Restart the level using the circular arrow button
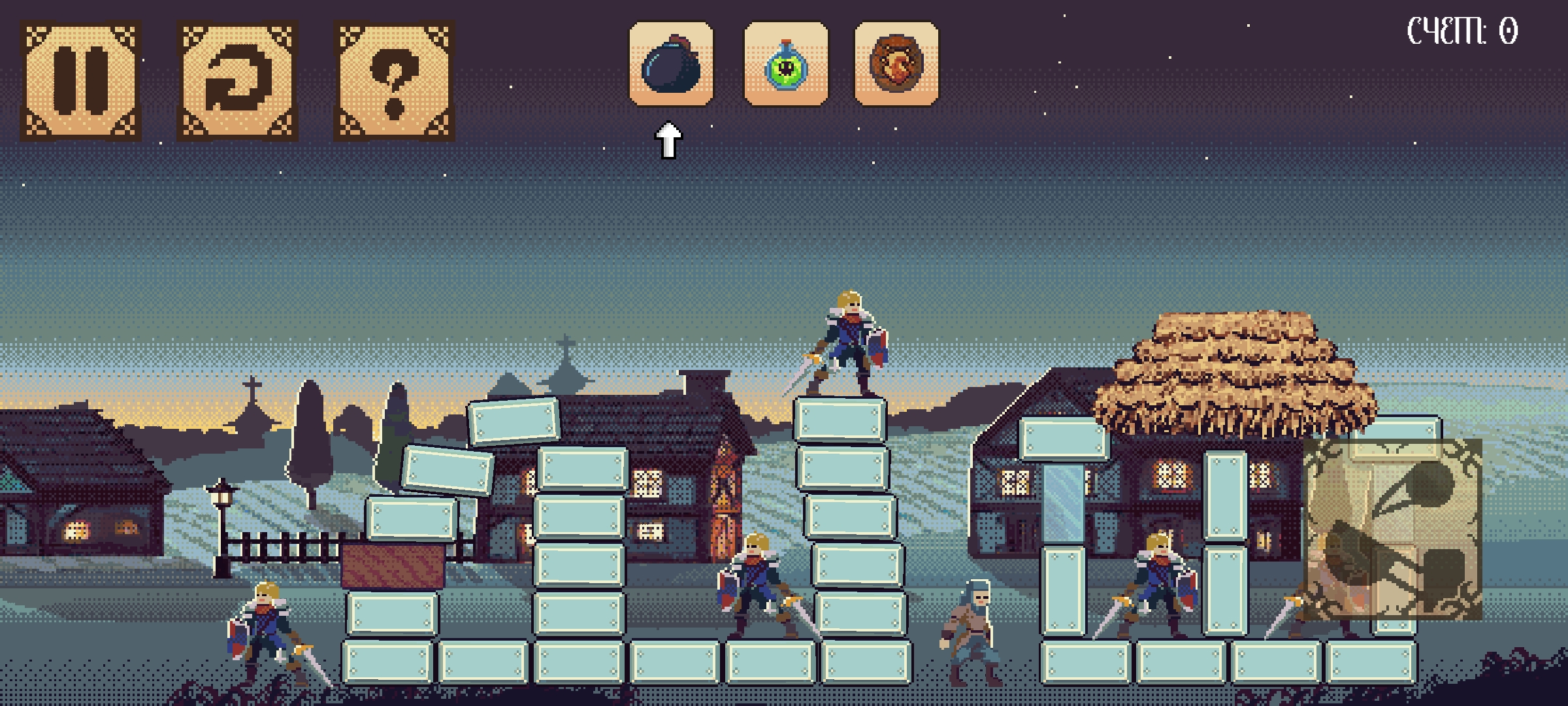This screenshot has width=1568, height=706. 238,81
